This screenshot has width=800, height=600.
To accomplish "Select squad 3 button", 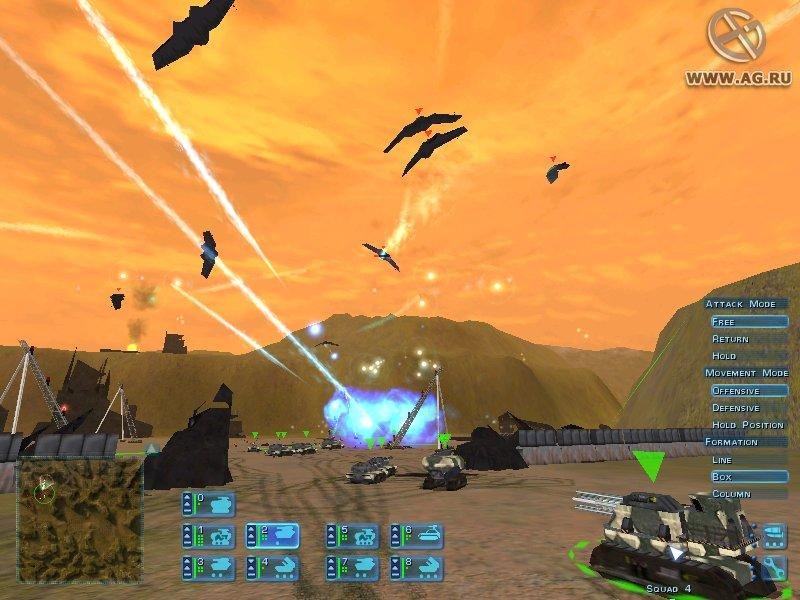I will click(209, 568).
